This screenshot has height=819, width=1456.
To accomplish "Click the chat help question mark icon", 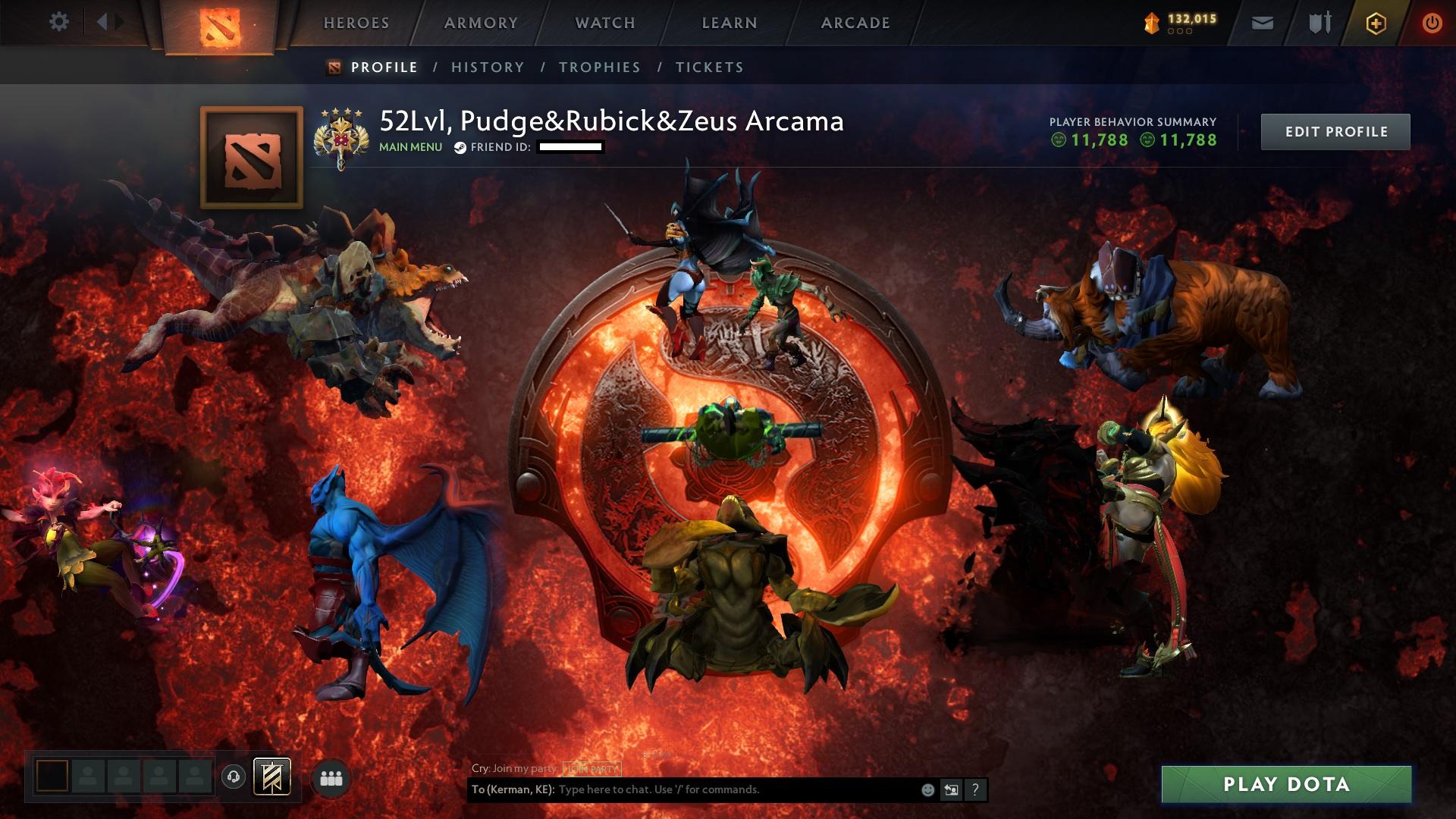I will point(974,790).
